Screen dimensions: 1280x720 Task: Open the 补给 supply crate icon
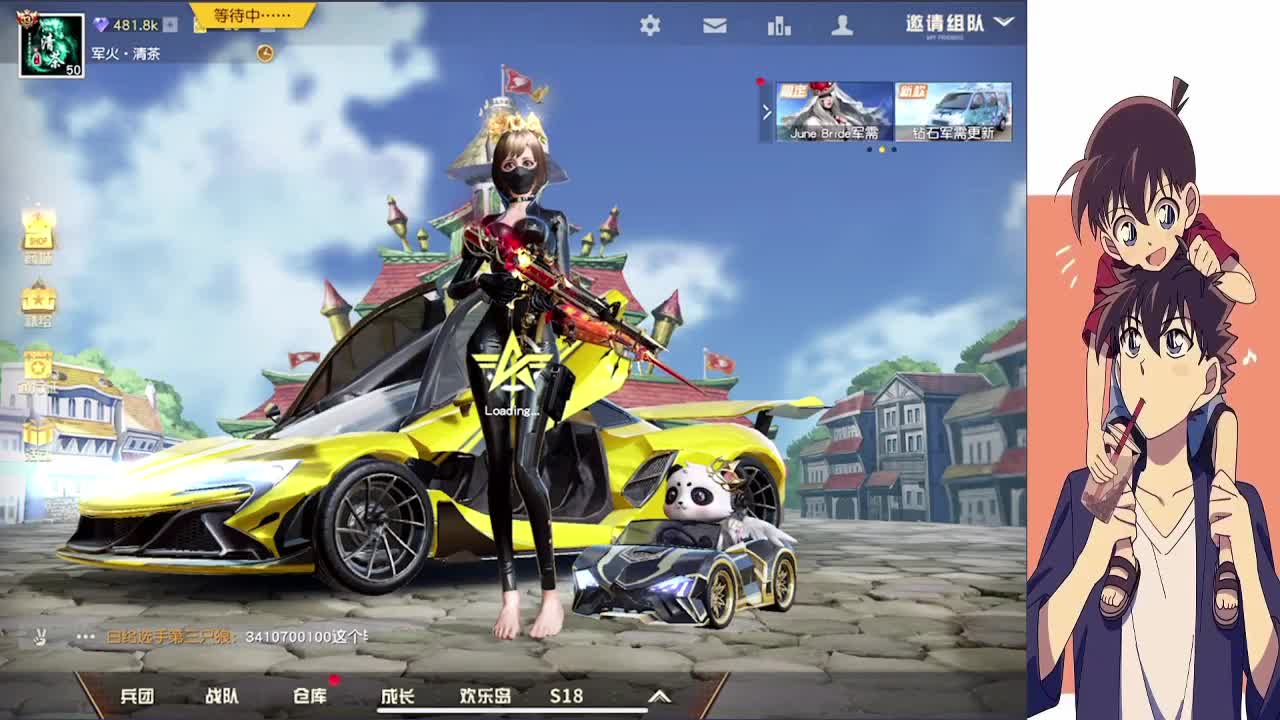click(x=39, y=297)
